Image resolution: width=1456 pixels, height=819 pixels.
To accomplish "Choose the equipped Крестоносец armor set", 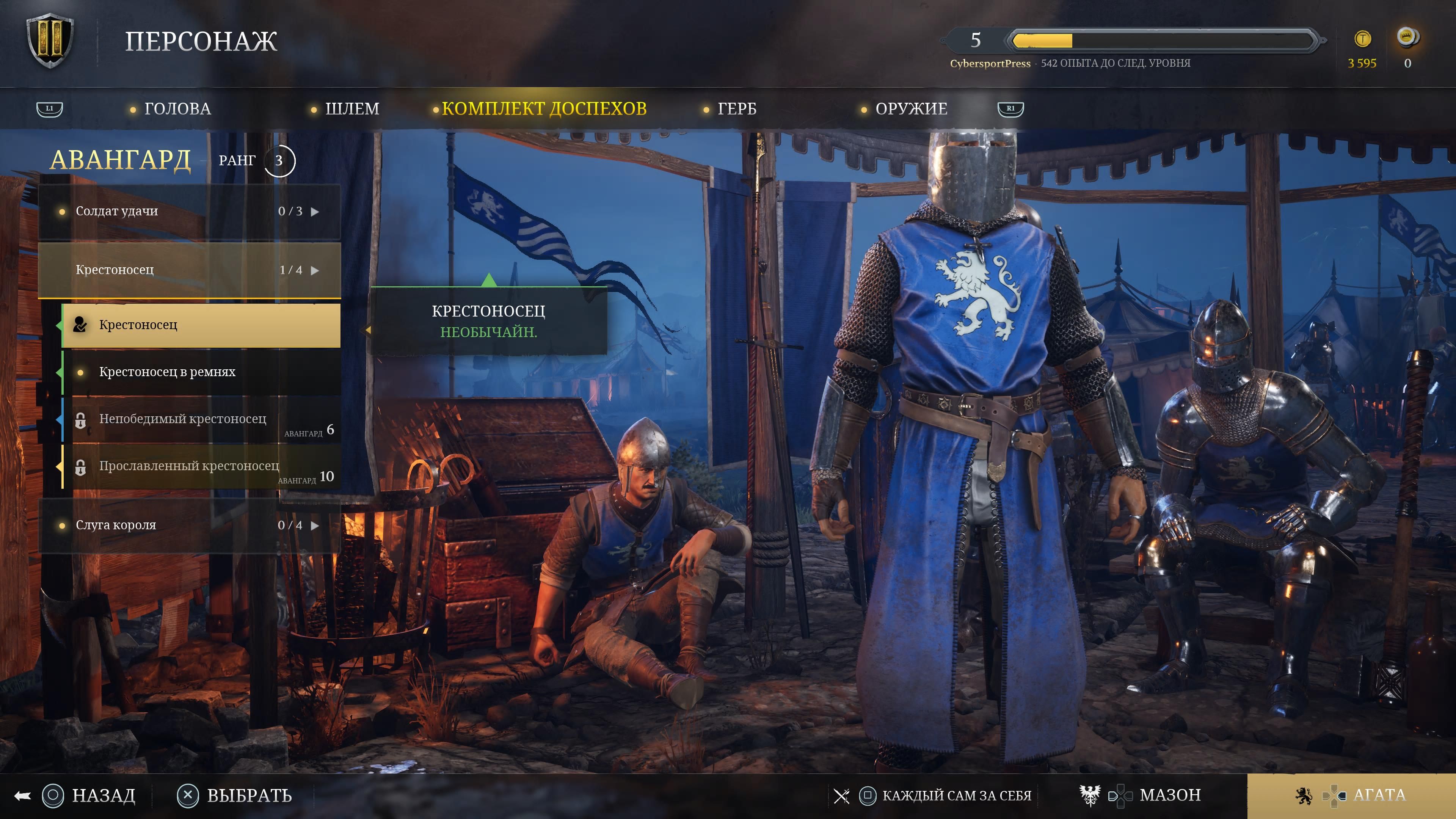I will pyautogui.click(x=201, y=325).
